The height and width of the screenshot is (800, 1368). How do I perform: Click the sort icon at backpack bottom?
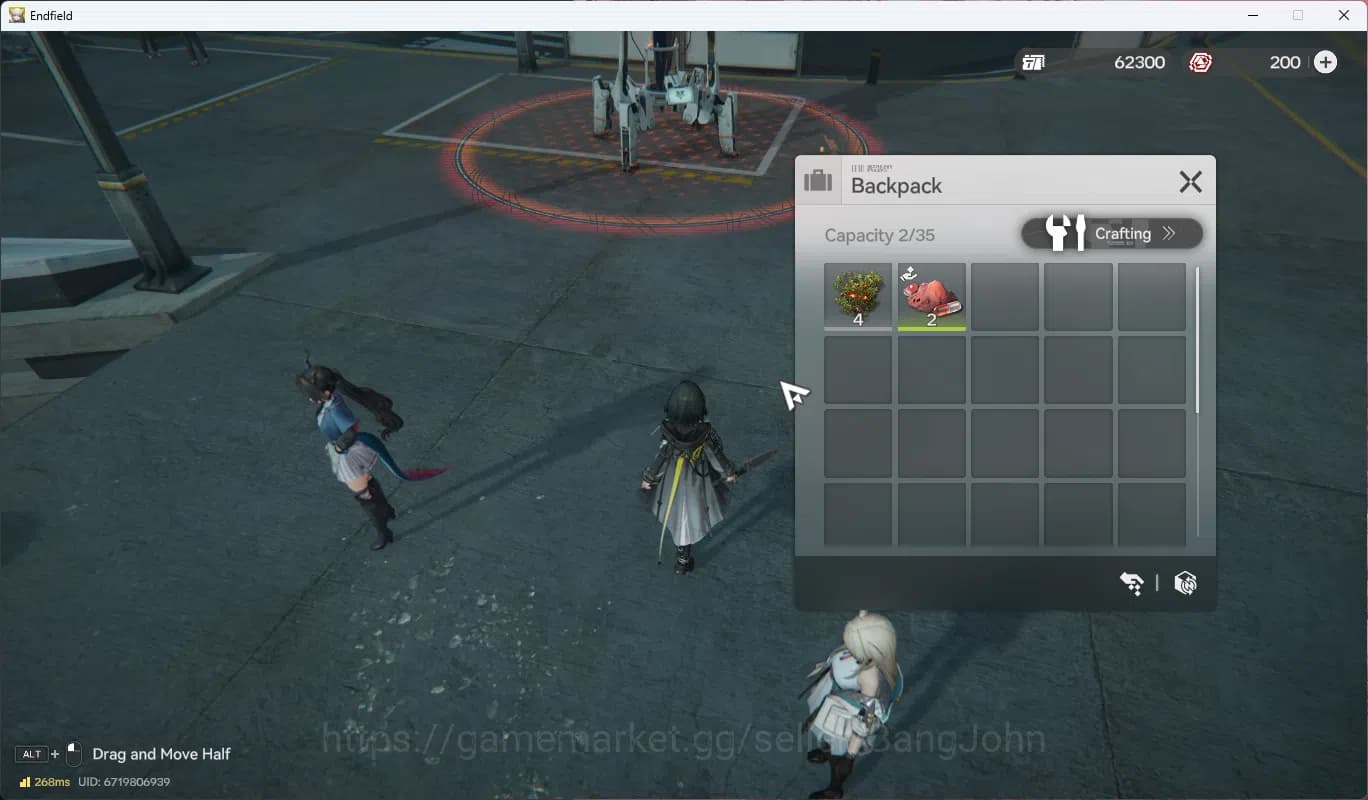pos(1132,583)
